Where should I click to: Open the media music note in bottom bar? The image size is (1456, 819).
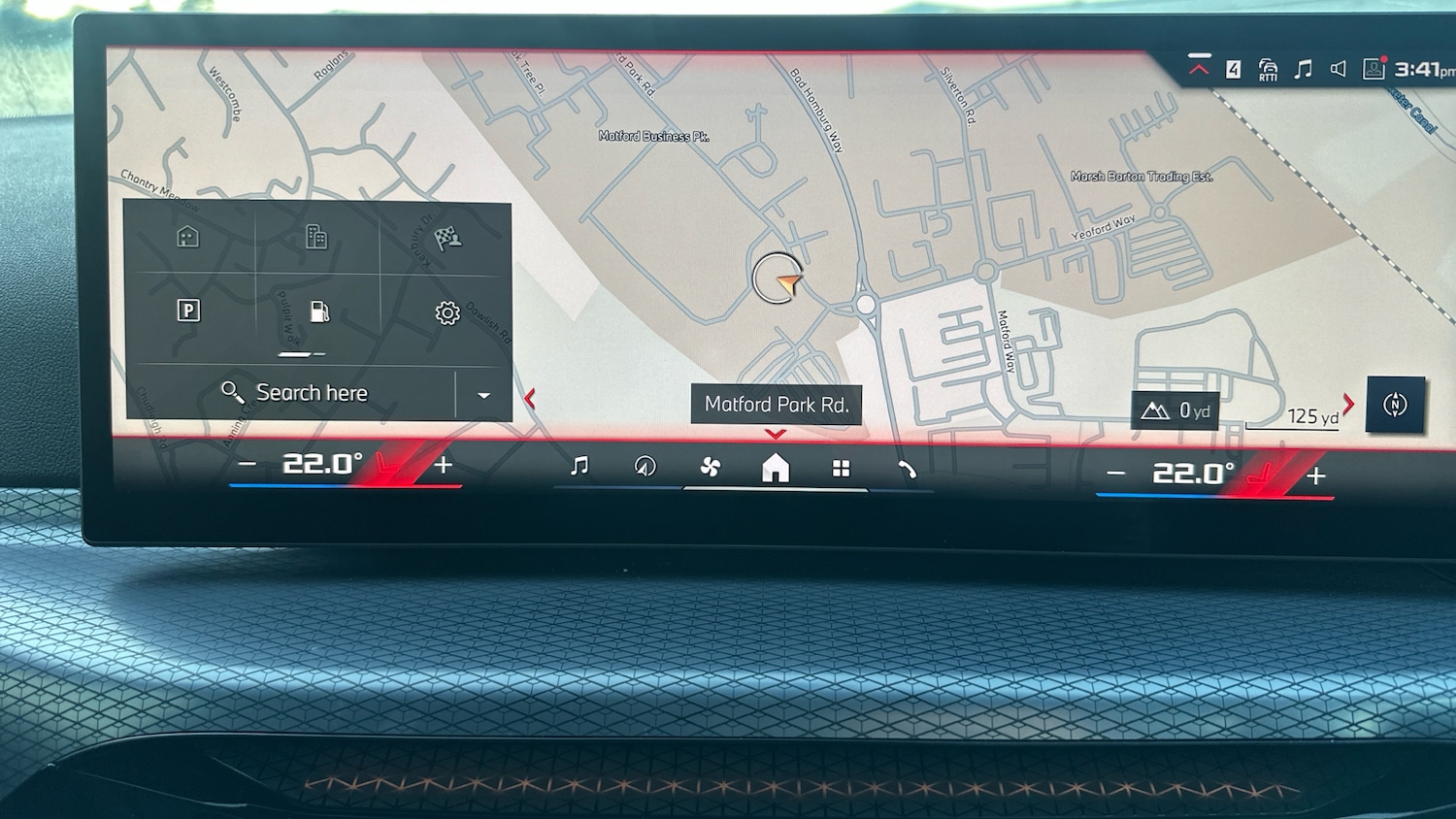point(579,467)
